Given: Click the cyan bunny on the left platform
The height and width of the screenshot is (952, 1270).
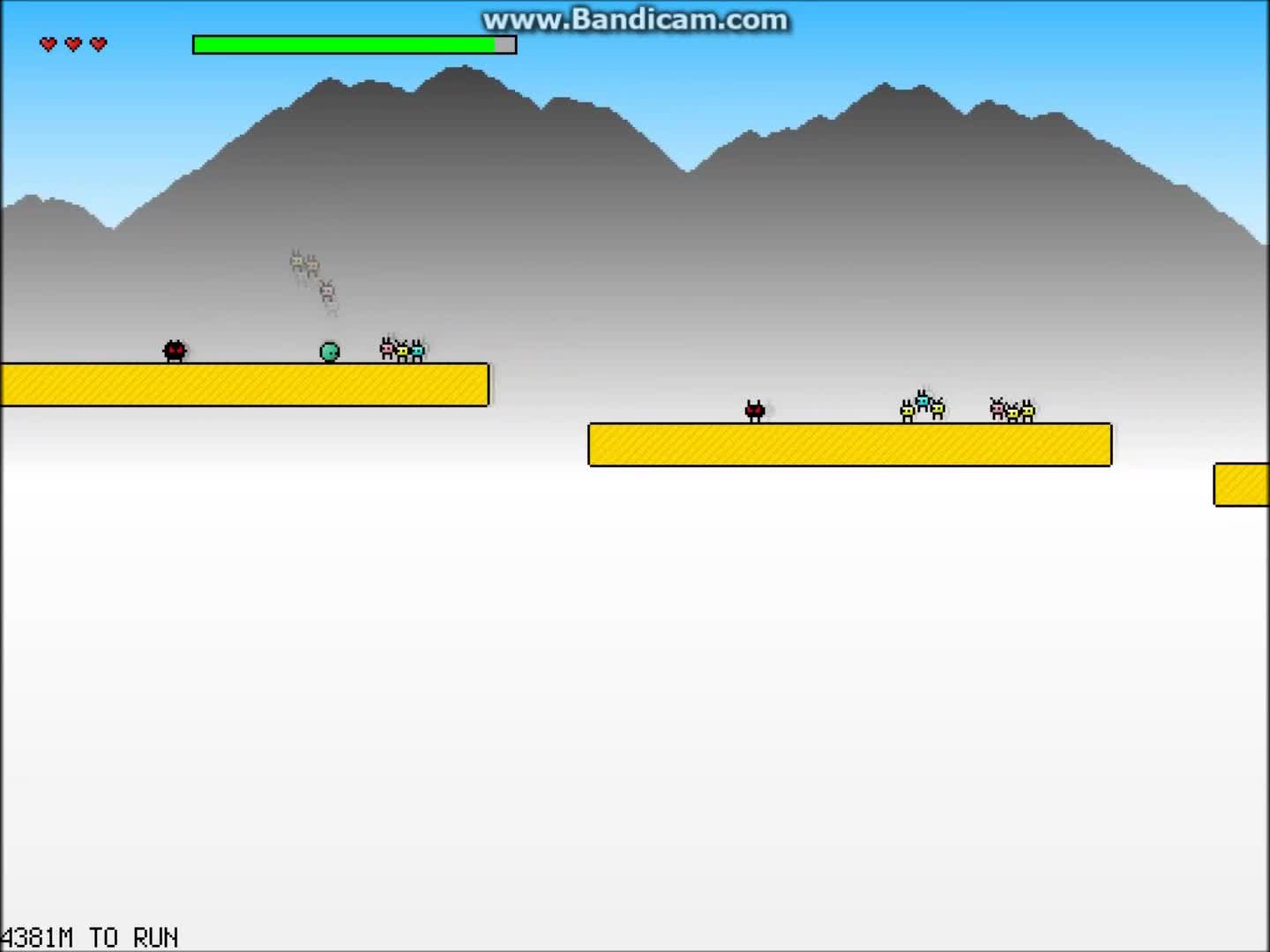Looking at the screenshot, I should pos(417,350).
